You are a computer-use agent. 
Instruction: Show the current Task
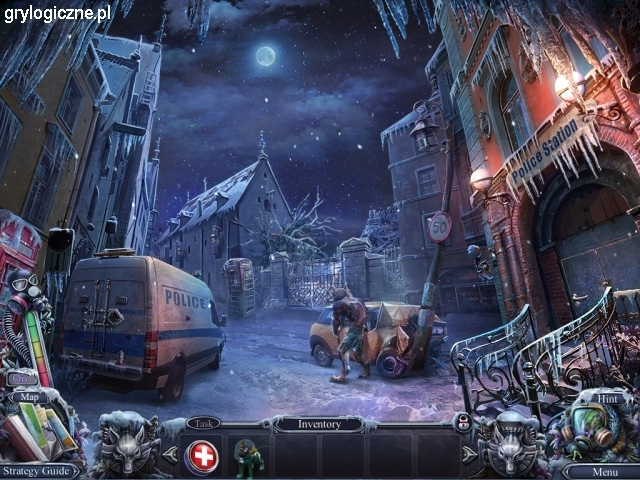203,423
